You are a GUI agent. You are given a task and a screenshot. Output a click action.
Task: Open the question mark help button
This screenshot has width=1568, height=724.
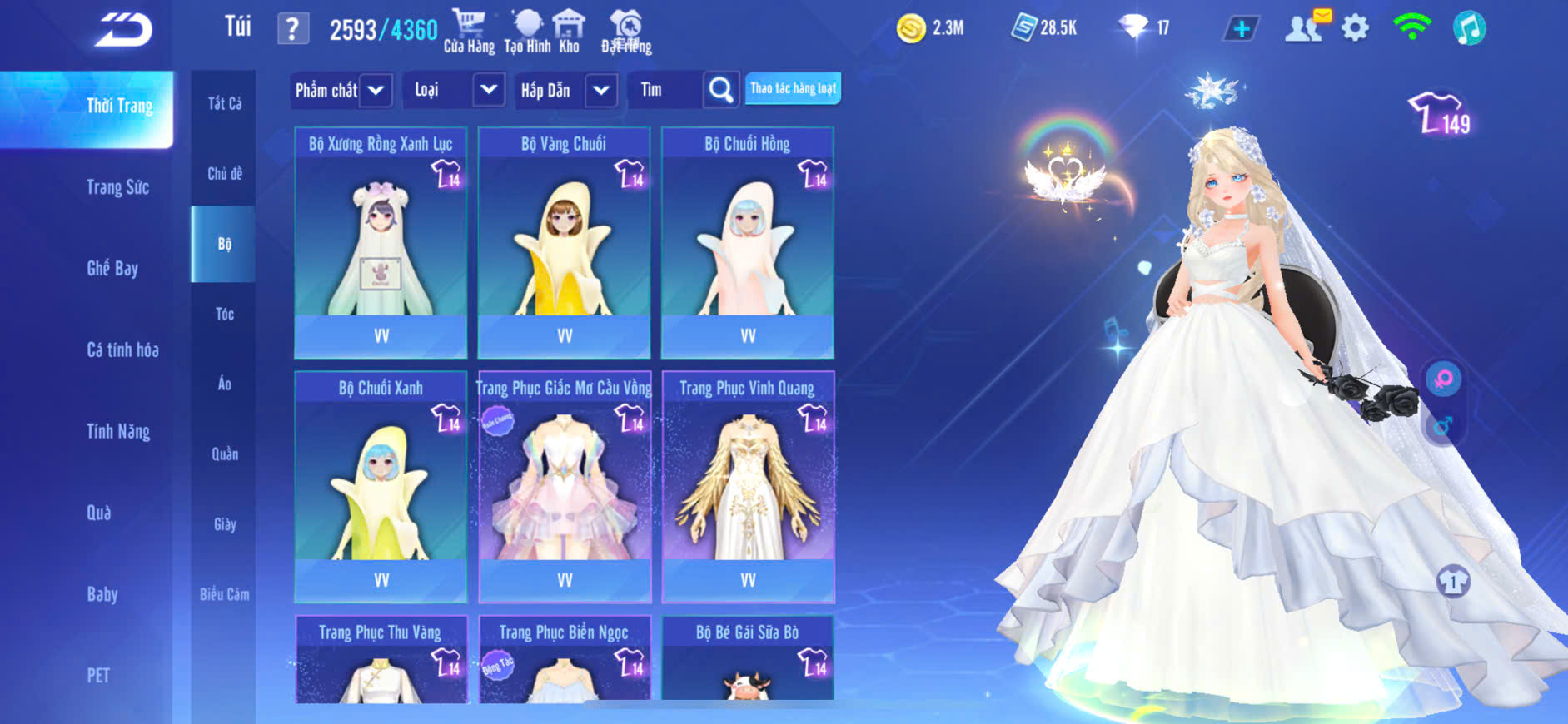pos(292,29)
